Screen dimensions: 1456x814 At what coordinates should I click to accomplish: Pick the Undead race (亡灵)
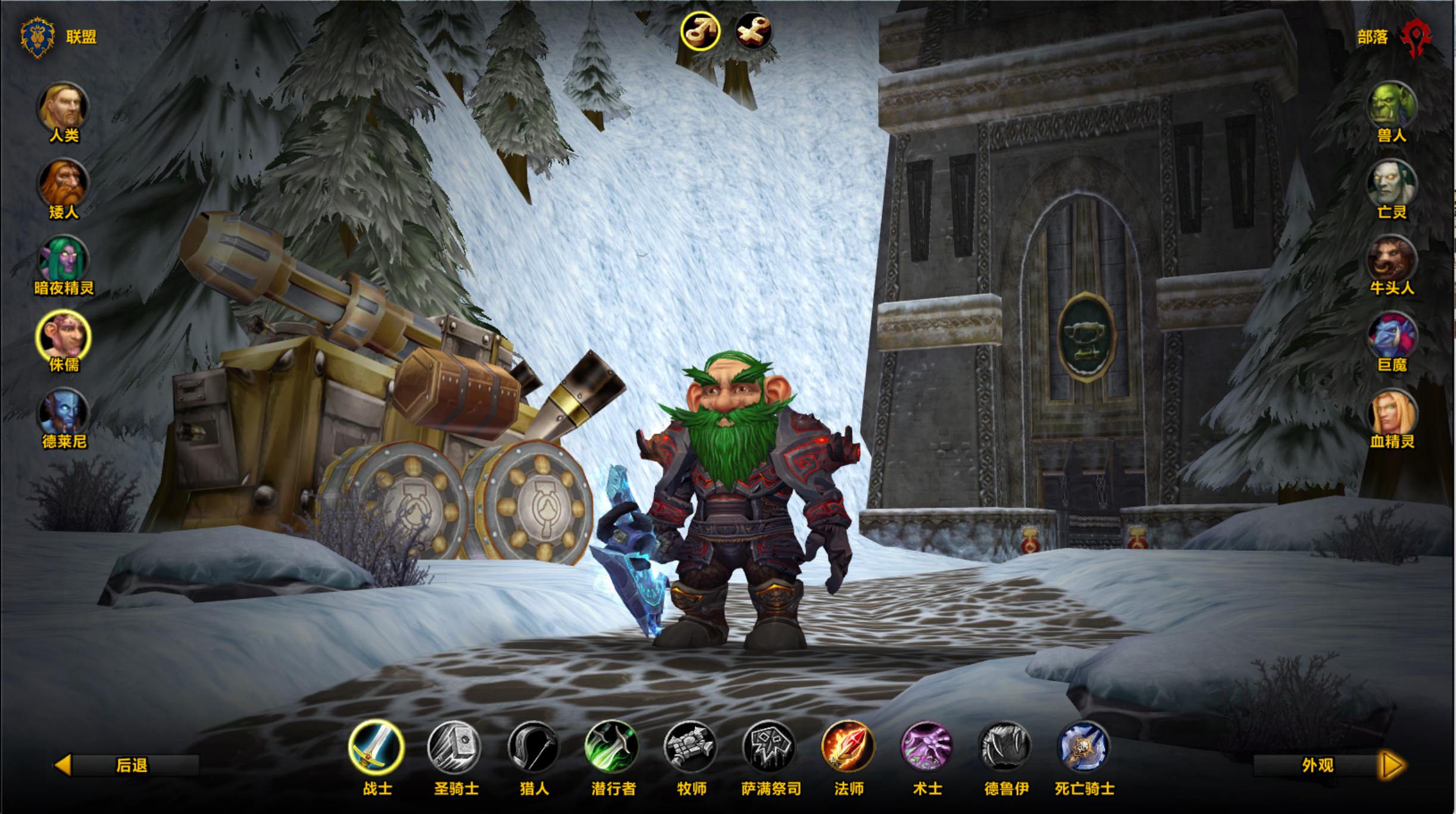[1392, 183]
